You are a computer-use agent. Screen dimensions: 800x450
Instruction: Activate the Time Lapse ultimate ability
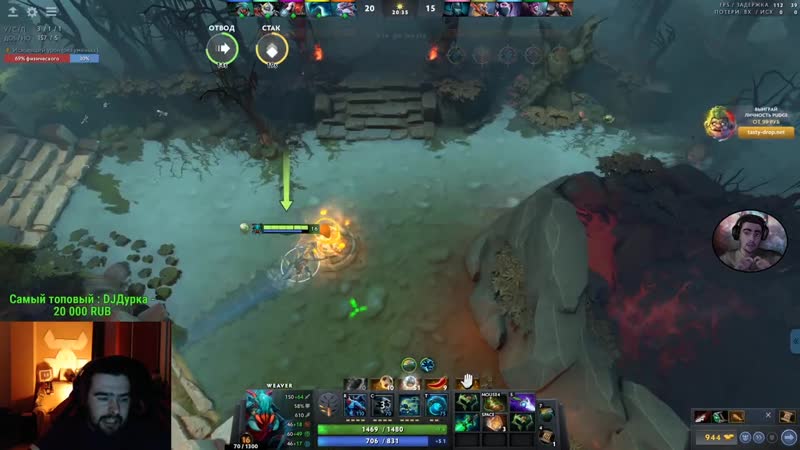click(436, 405)
